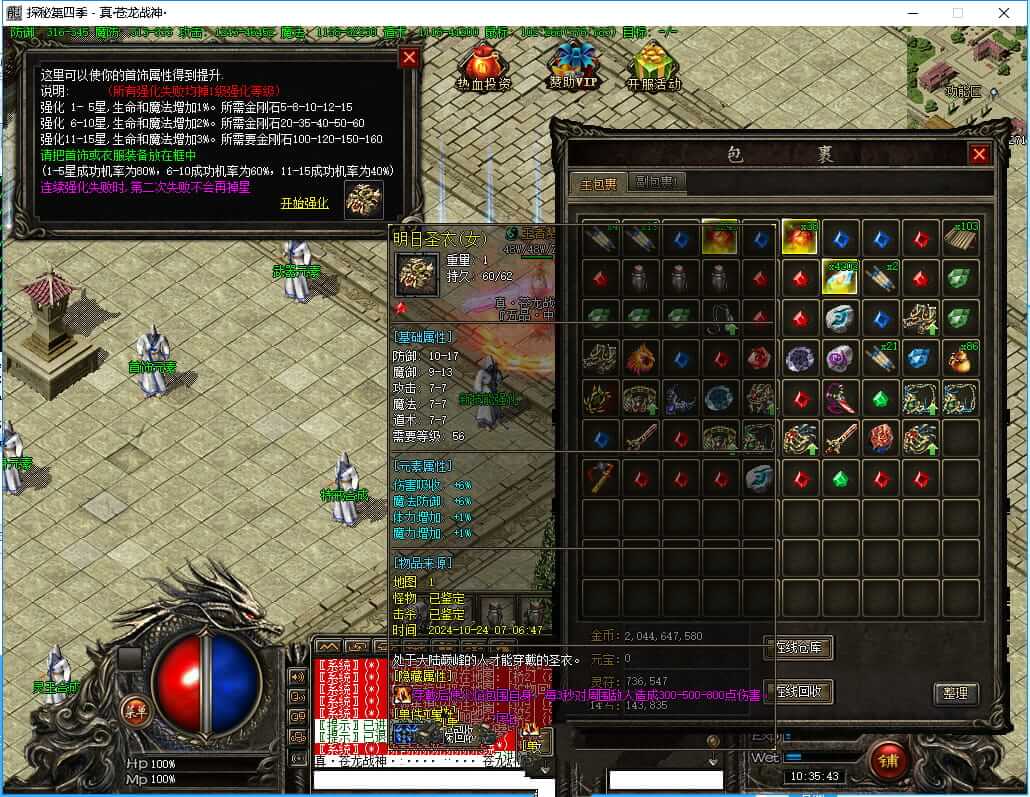Screen dimensions: 1030x797
Task: Select the axe item in the bag
Action: point(599,478)
